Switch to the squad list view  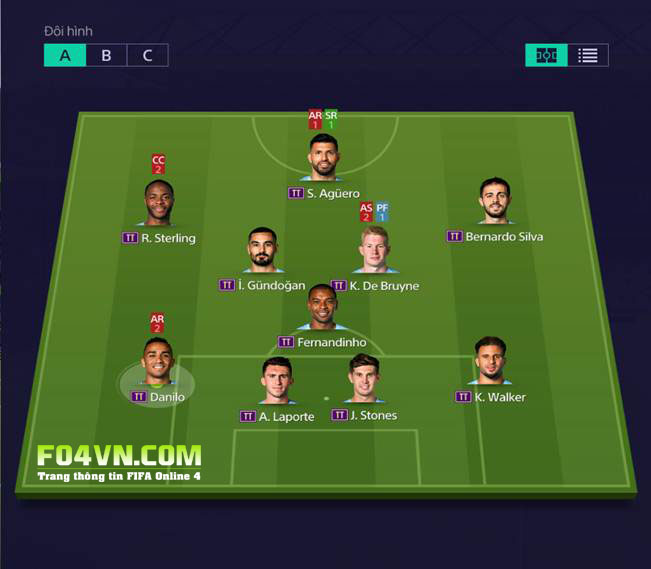(588, 56)
